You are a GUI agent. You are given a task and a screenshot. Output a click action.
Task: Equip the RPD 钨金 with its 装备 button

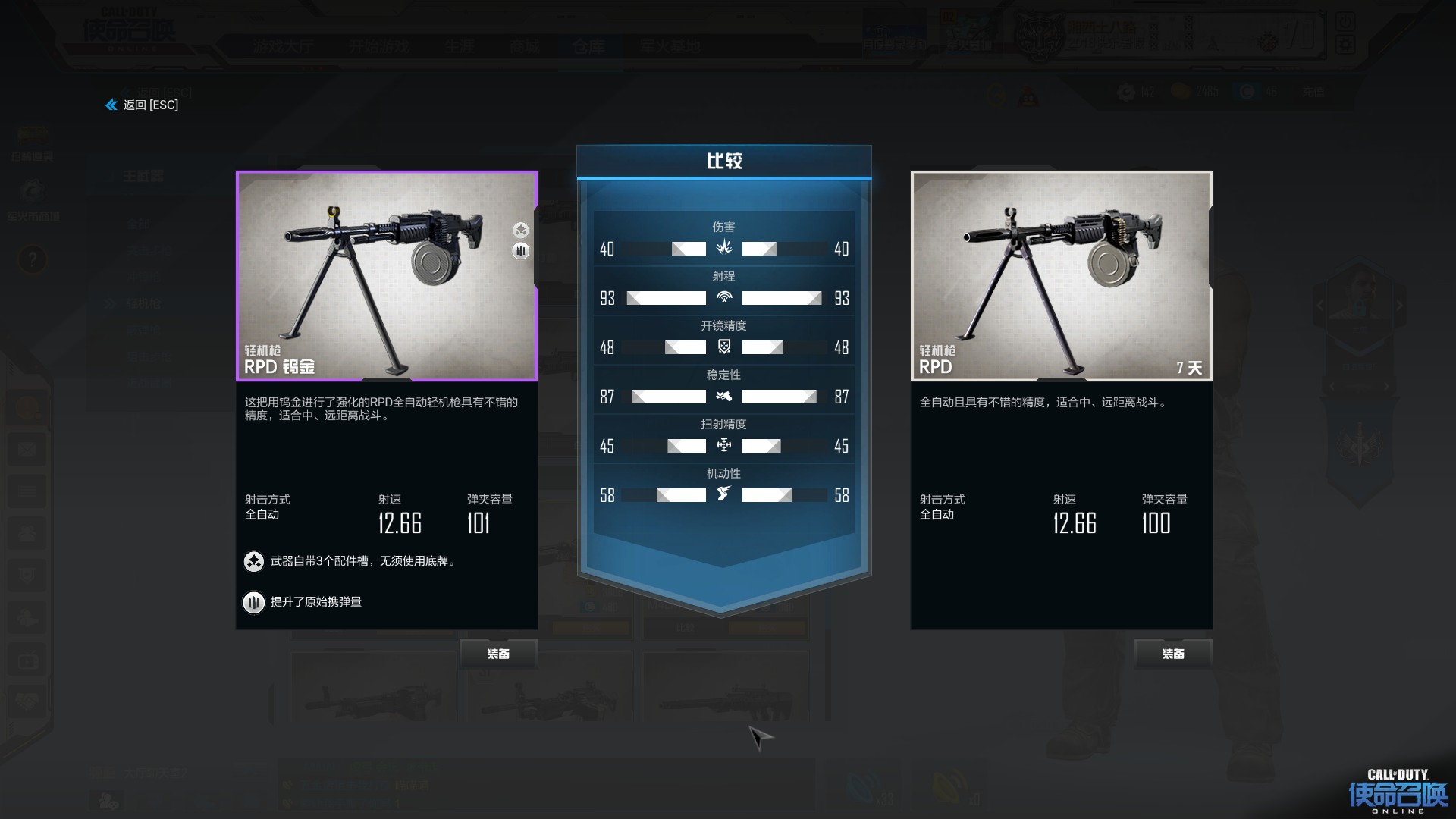[x=498, y=654]
